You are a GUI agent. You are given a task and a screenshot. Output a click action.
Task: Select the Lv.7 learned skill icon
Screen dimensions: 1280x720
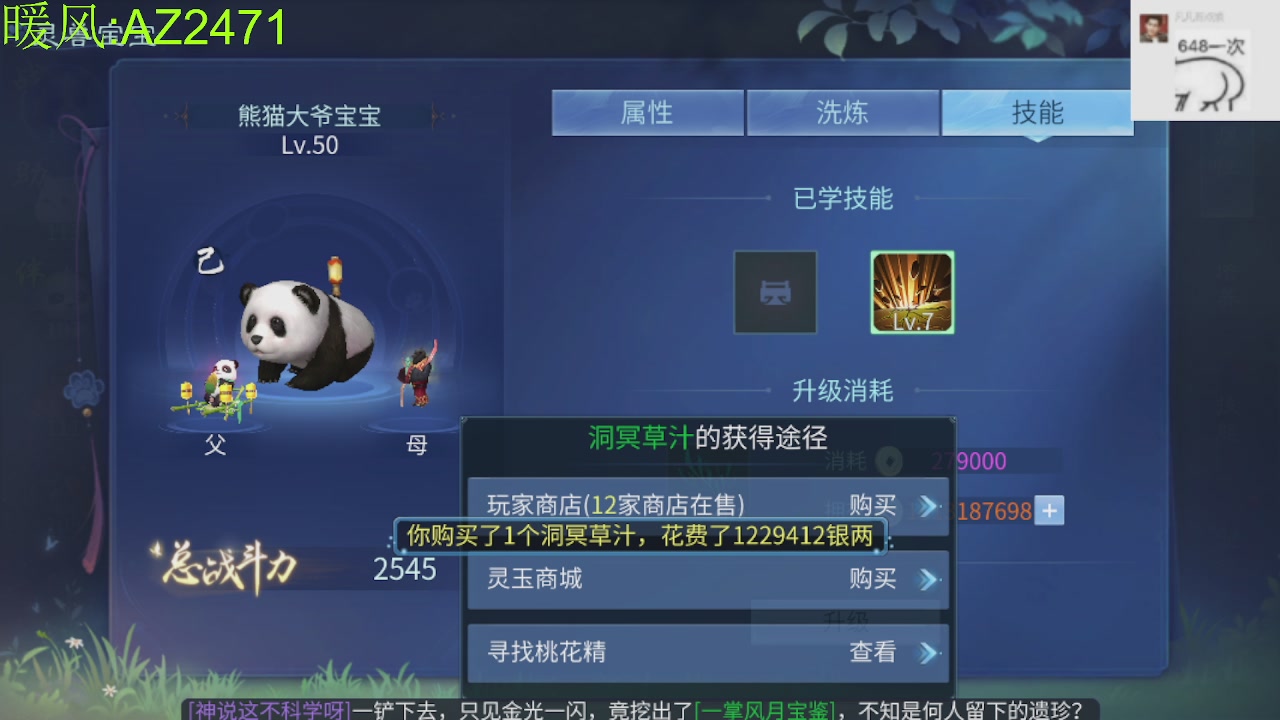pyautogui.click(x=911, y=292)
